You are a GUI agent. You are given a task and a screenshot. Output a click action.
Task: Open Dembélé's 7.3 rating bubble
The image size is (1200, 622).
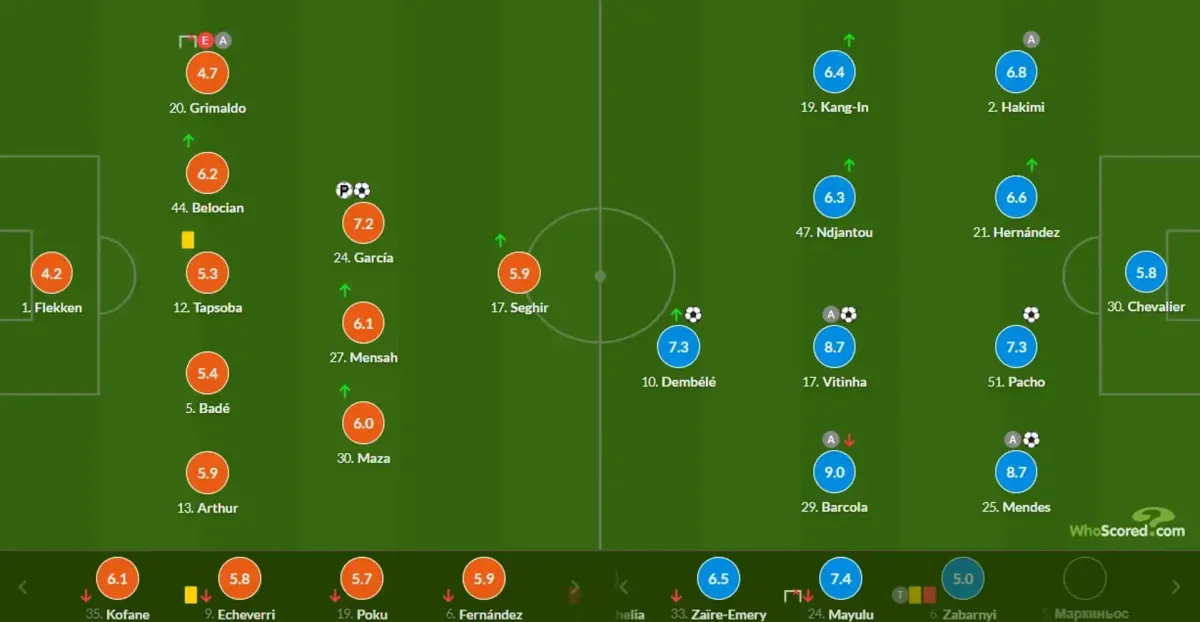click(x=678, y=347)
